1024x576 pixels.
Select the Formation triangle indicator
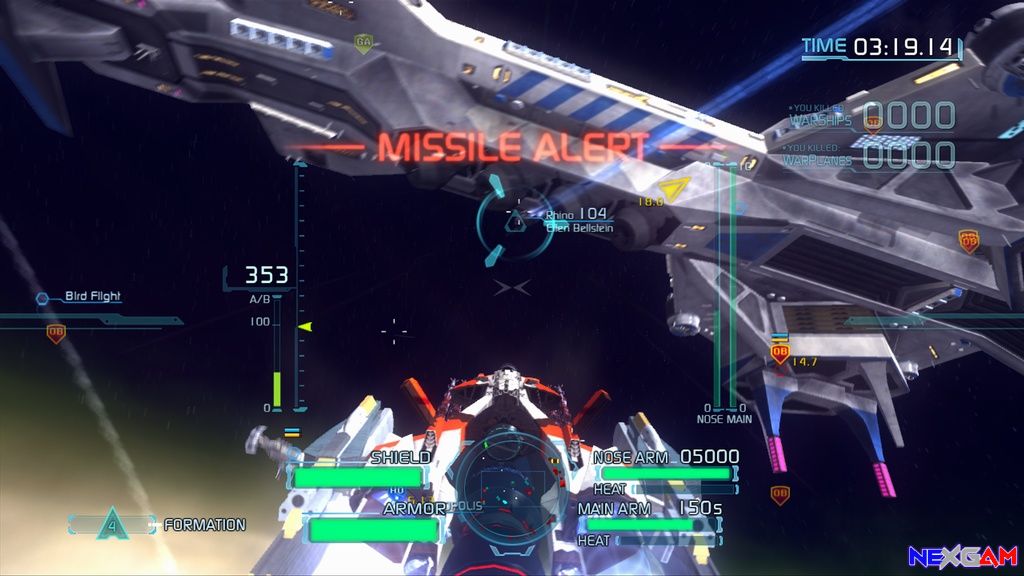coord(112,524)
